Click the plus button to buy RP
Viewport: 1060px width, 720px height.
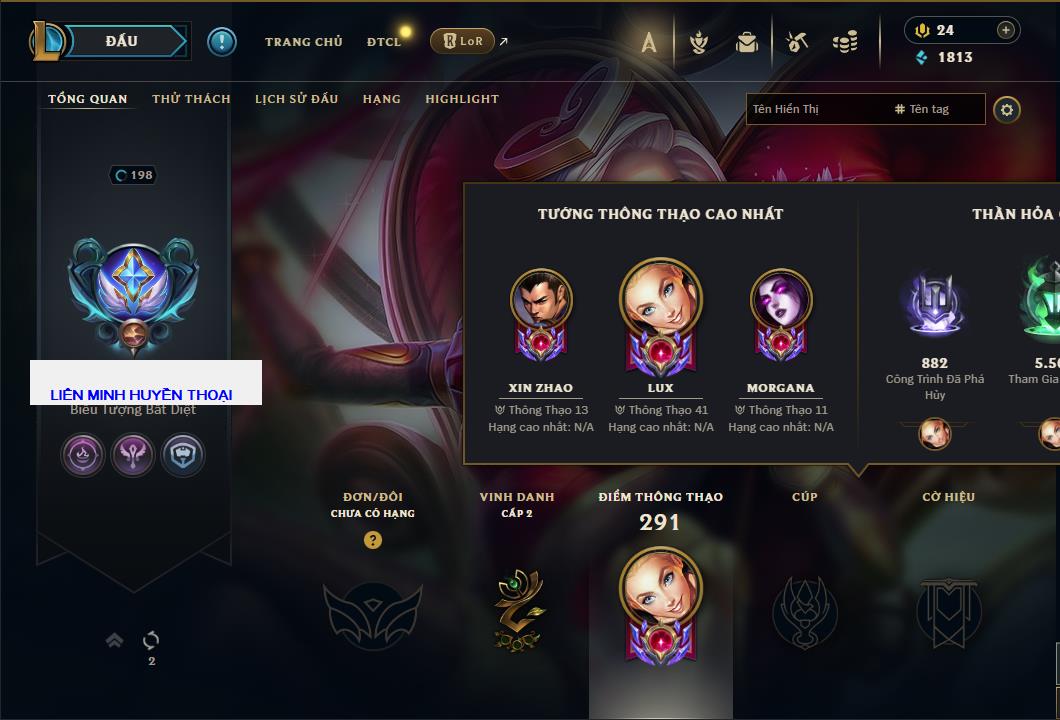click(x=1005, y=30)
